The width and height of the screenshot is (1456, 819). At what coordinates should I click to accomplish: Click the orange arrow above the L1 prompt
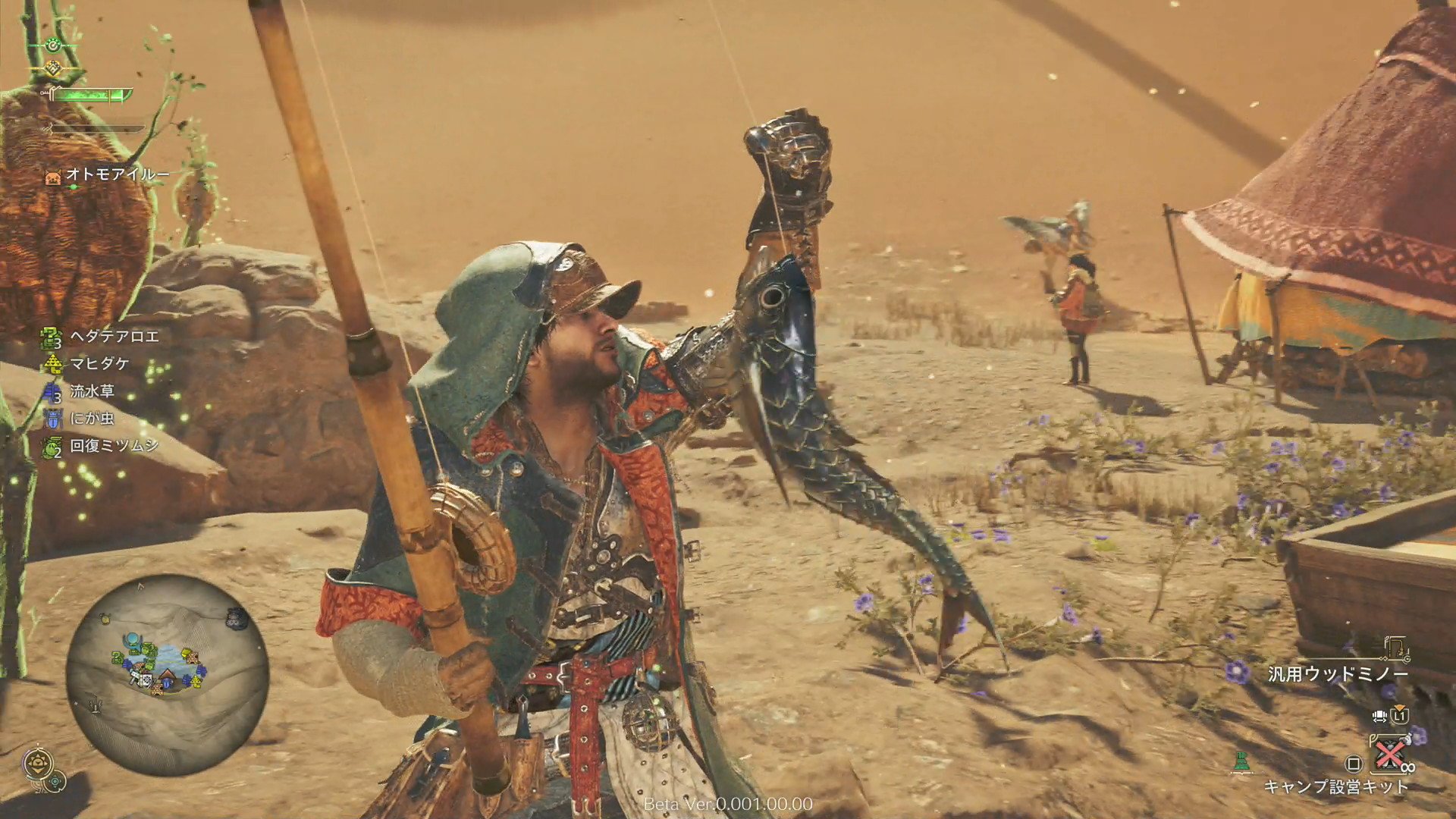(x=1400, y=708)
